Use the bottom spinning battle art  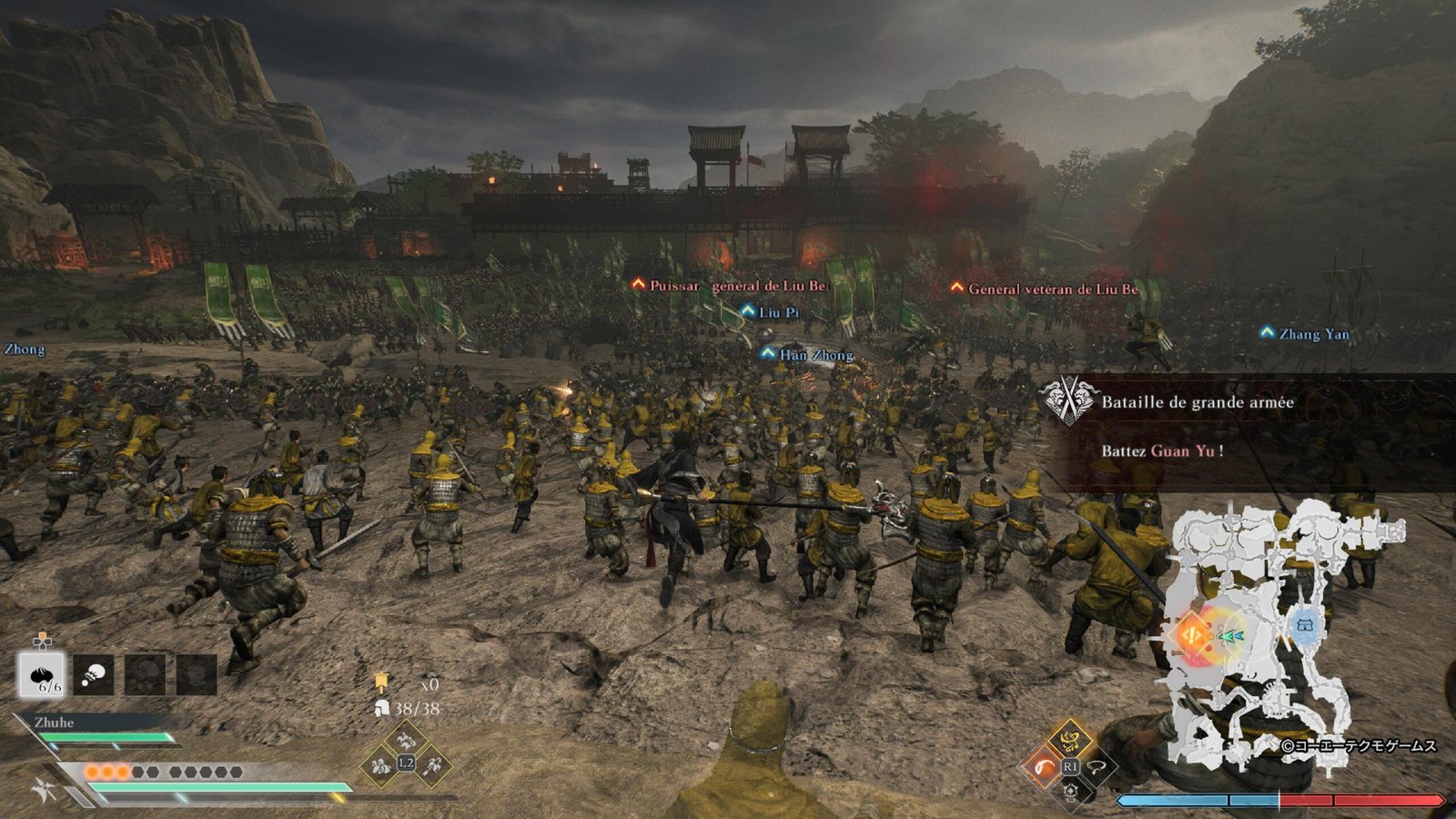tap(1071, 793)
